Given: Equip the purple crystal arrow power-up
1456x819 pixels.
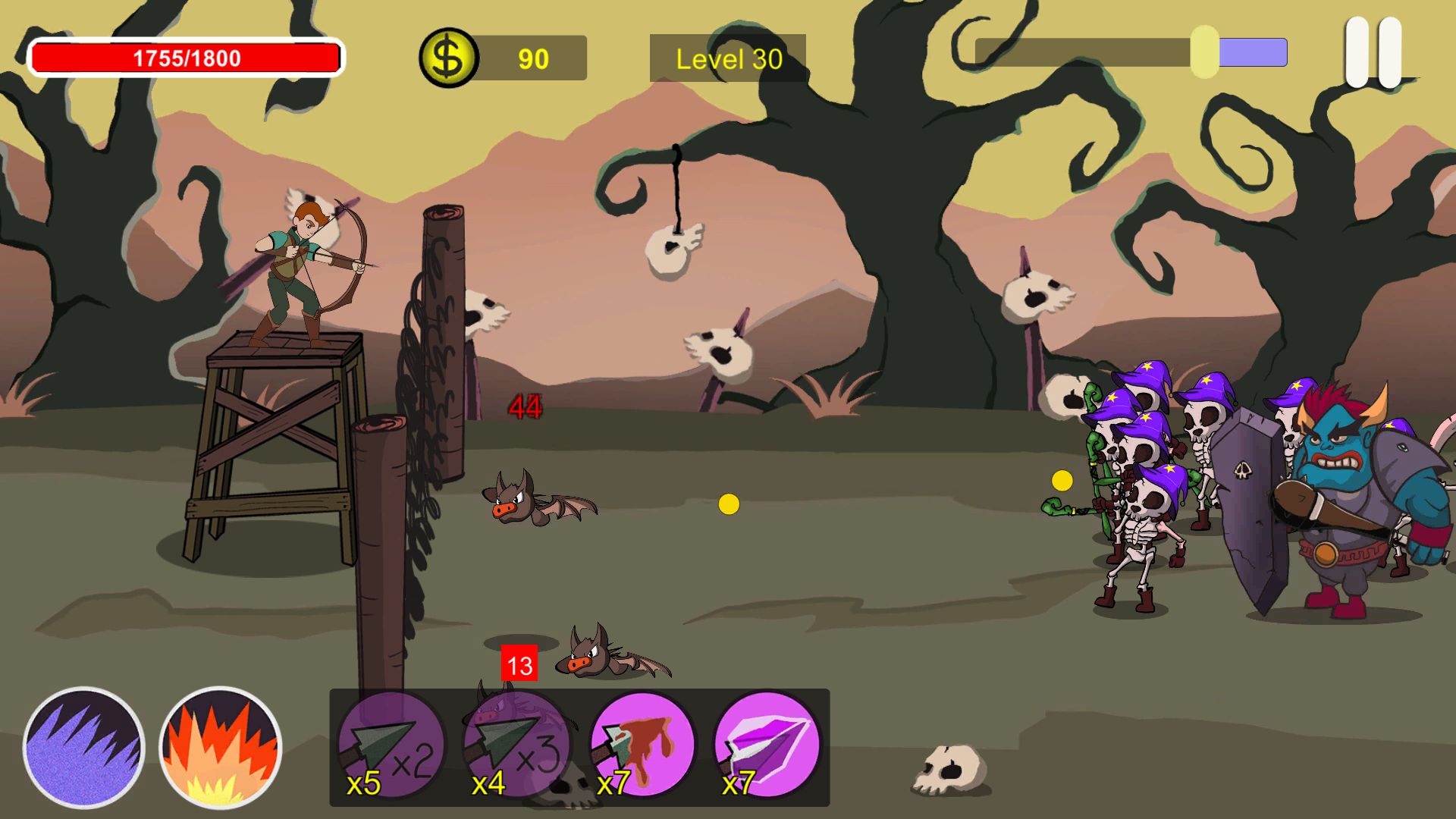Looking at the screenshot, I should tap(767, 745).
